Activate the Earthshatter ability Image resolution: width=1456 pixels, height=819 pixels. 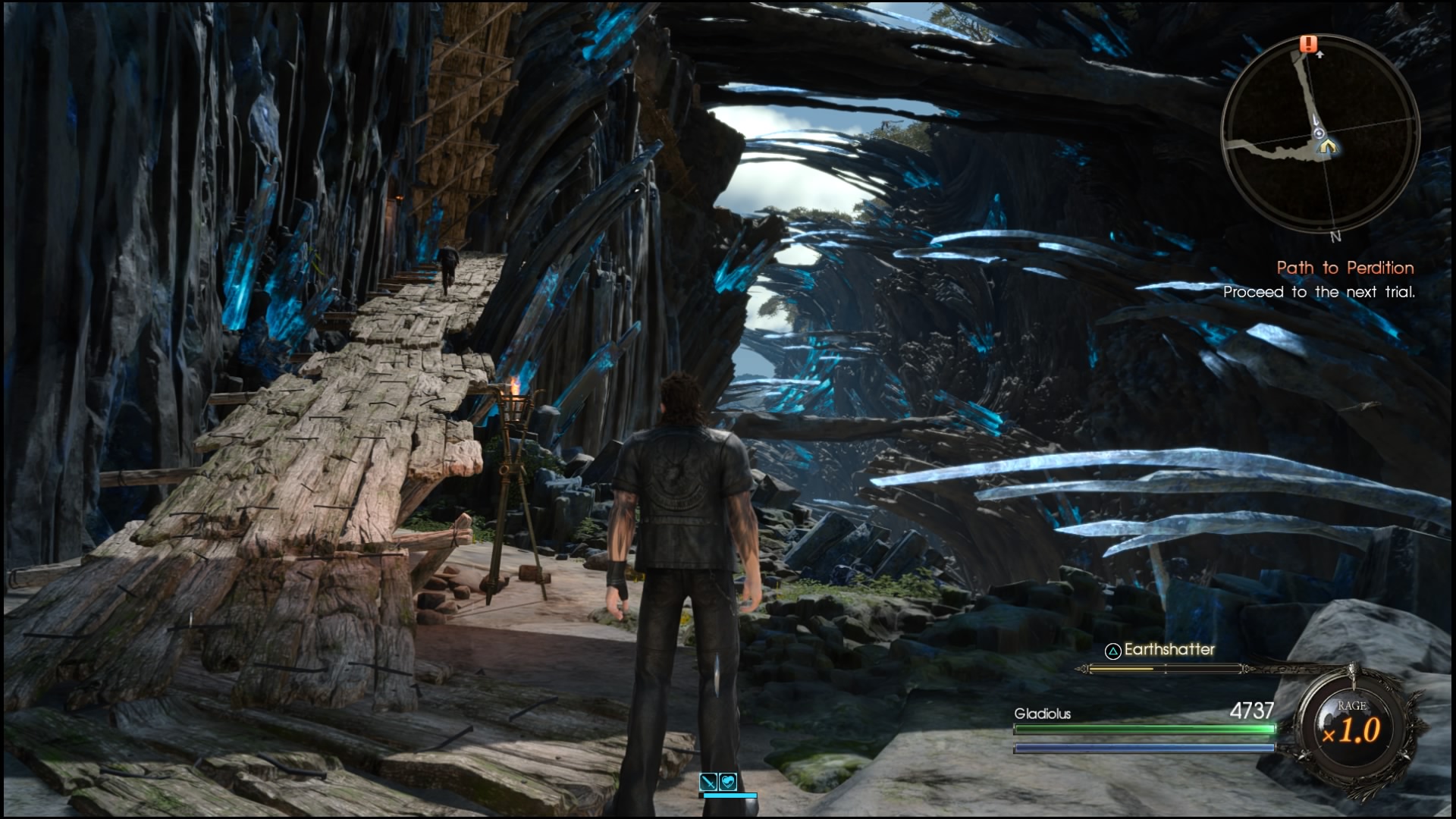click(x=1161, y=650)
